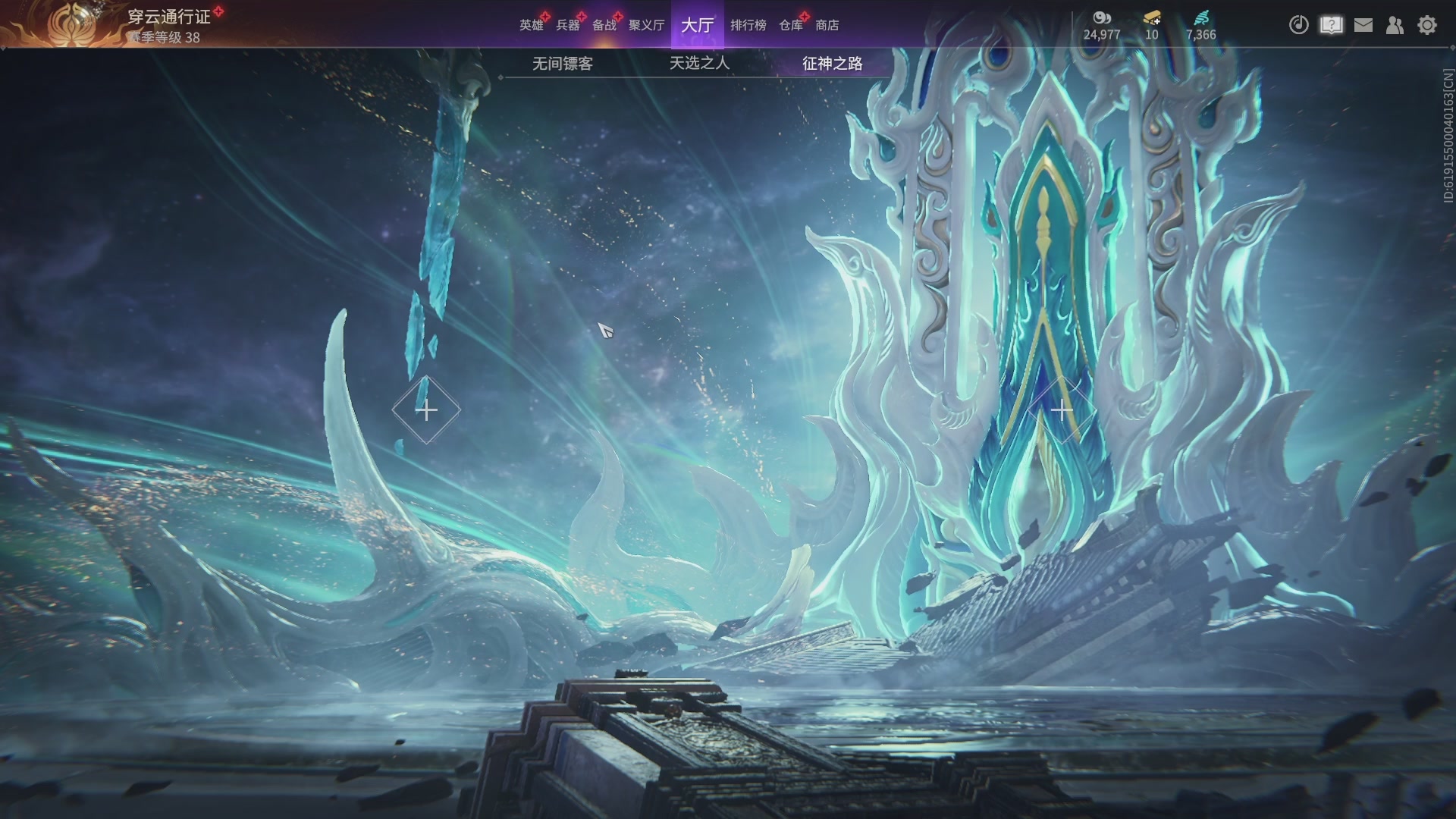The height and width of the screenshot is (819, 1456).
Task: Select the 征神之路 mode tab
Action: 832,64
